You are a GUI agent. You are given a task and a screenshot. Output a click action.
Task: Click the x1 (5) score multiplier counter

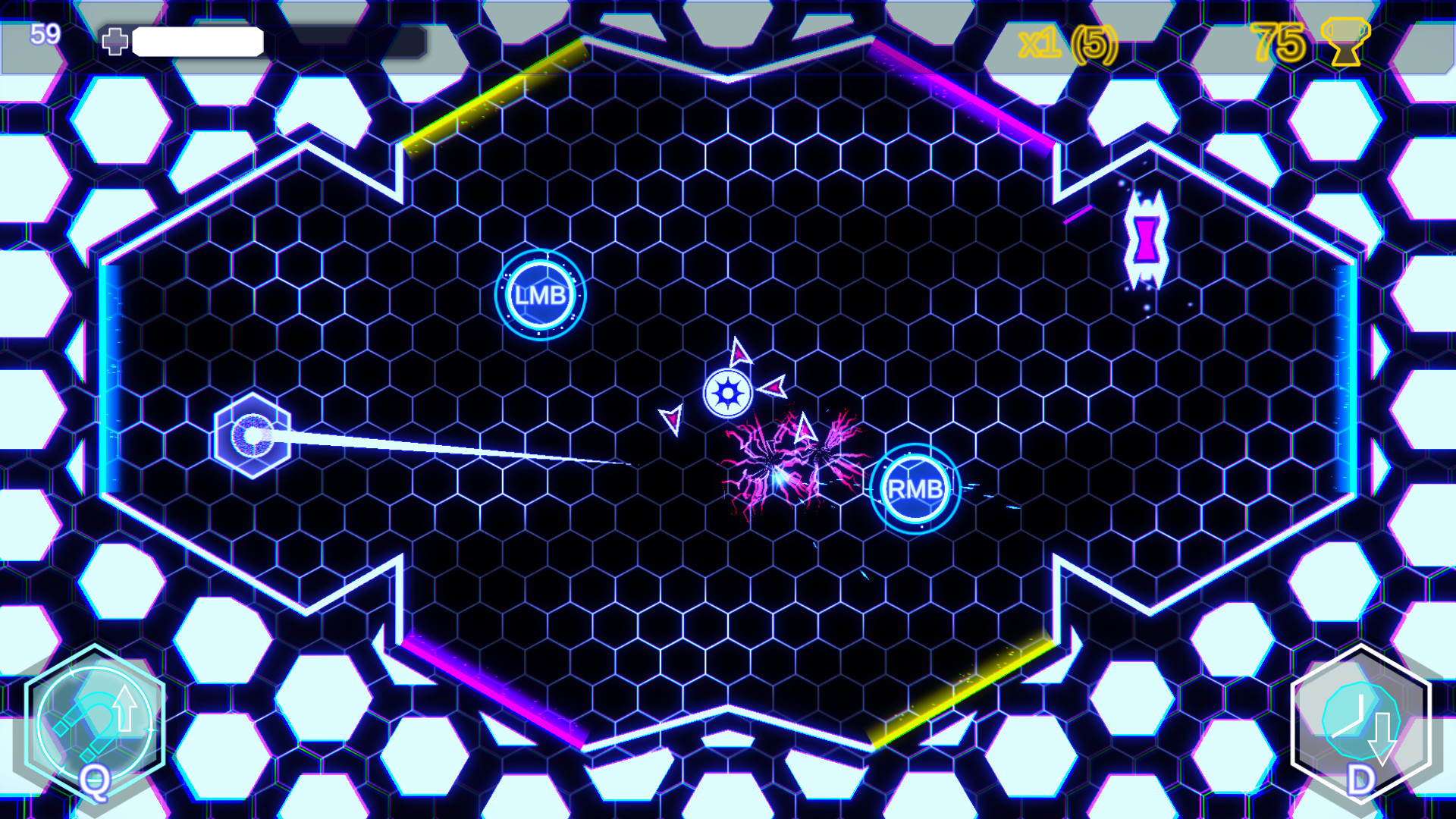1069,45
